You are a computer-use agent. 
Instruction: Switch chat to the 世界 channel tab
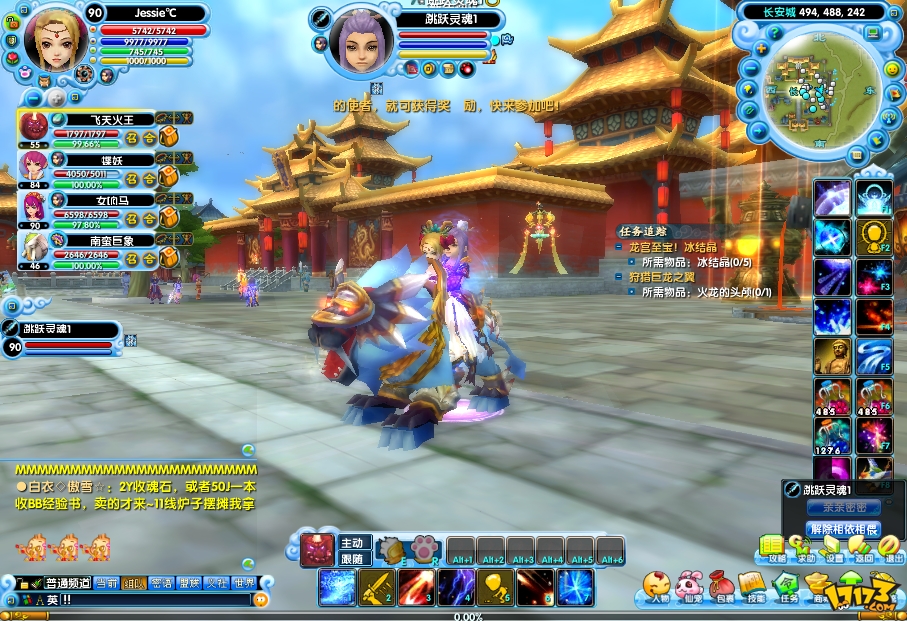tap(244, 583)
